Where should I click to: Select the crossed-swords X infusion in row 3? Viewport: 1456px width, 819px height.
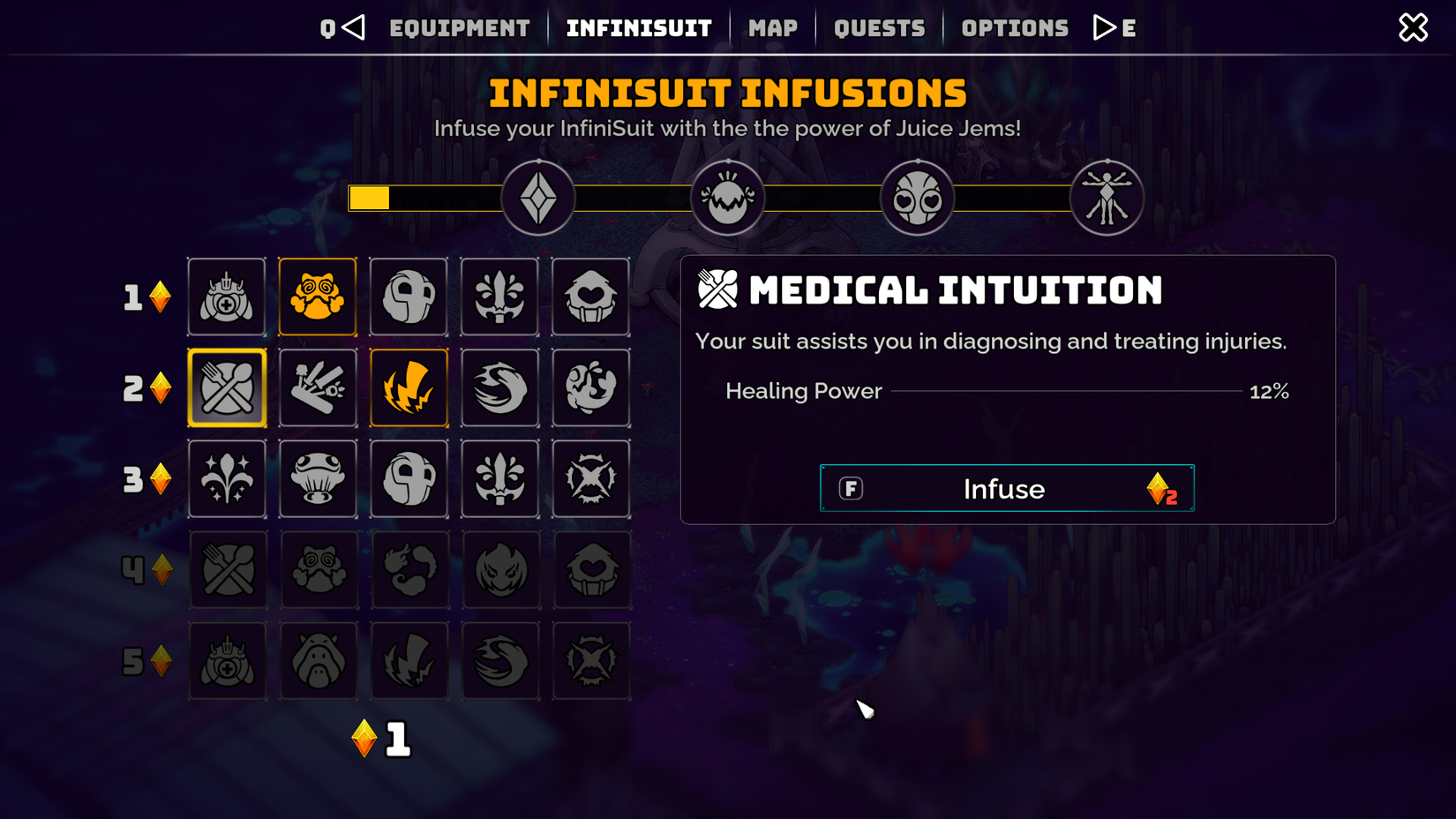pyautogui.click(x=590, y=478)
